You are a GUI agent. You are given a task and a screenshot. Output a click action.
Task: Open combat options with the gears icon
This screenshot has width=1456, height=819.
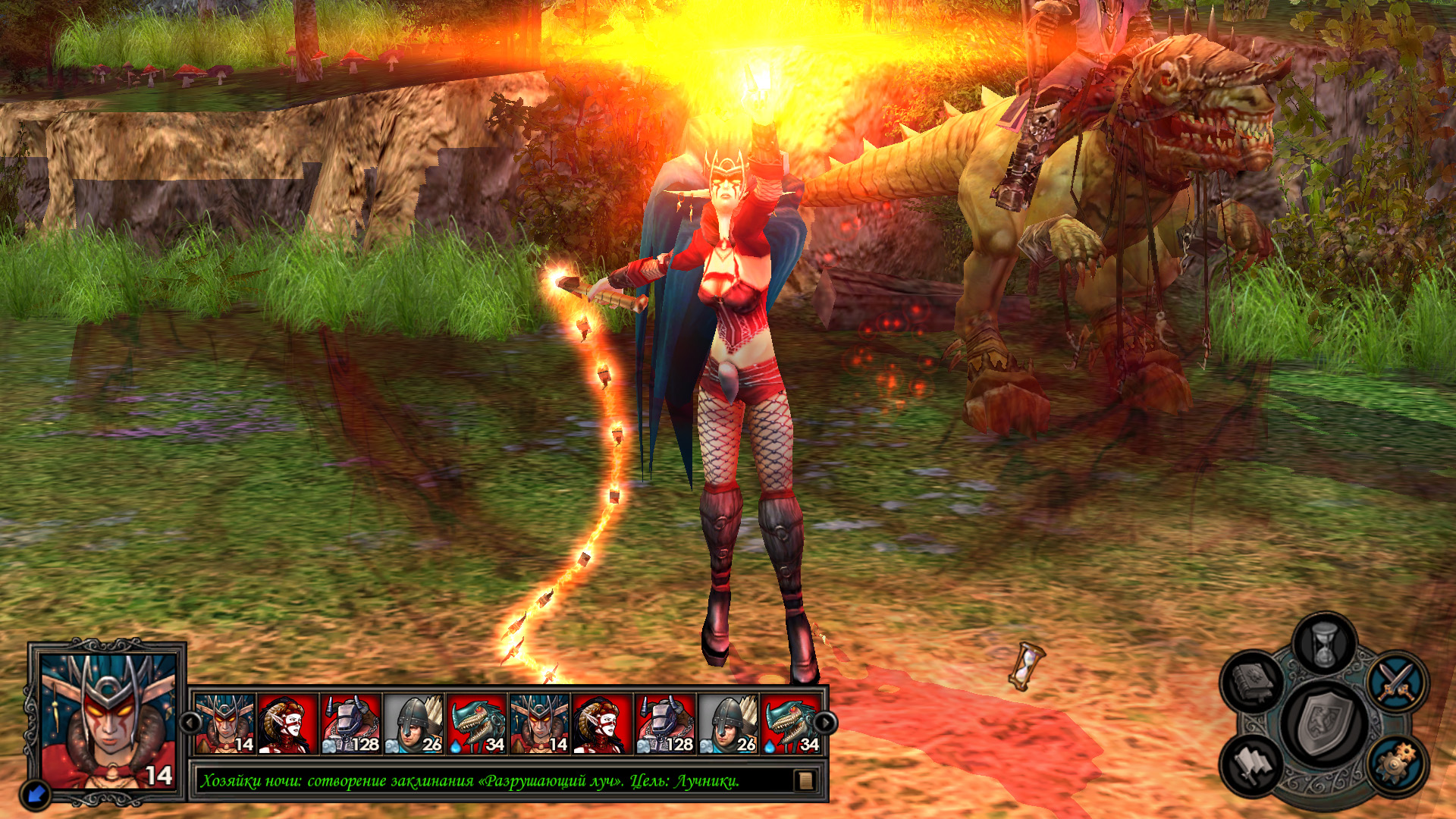coord(1396,764)
